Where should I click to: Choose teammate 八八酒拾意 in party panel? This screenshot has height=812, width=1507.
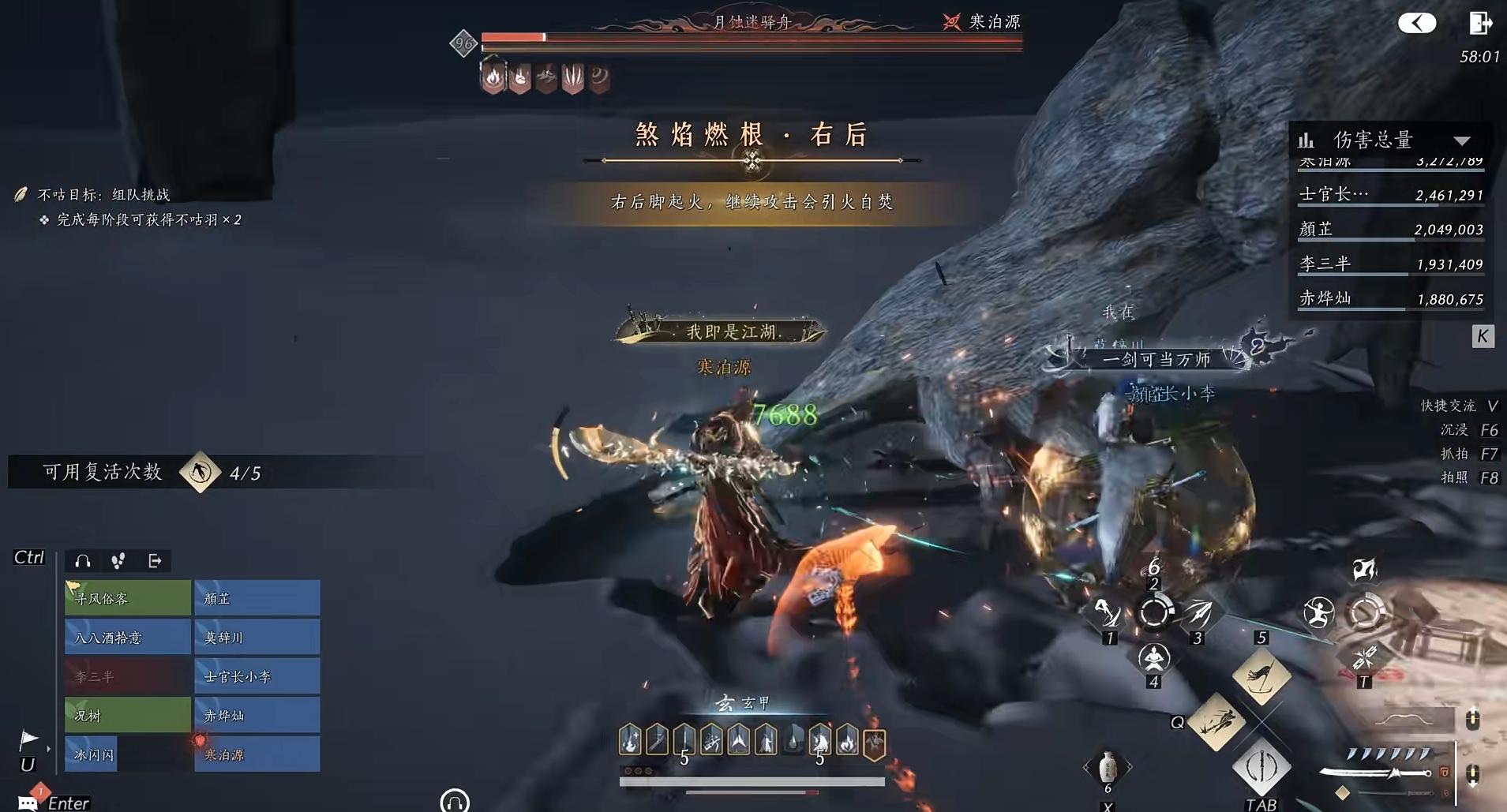click(127, 637)
